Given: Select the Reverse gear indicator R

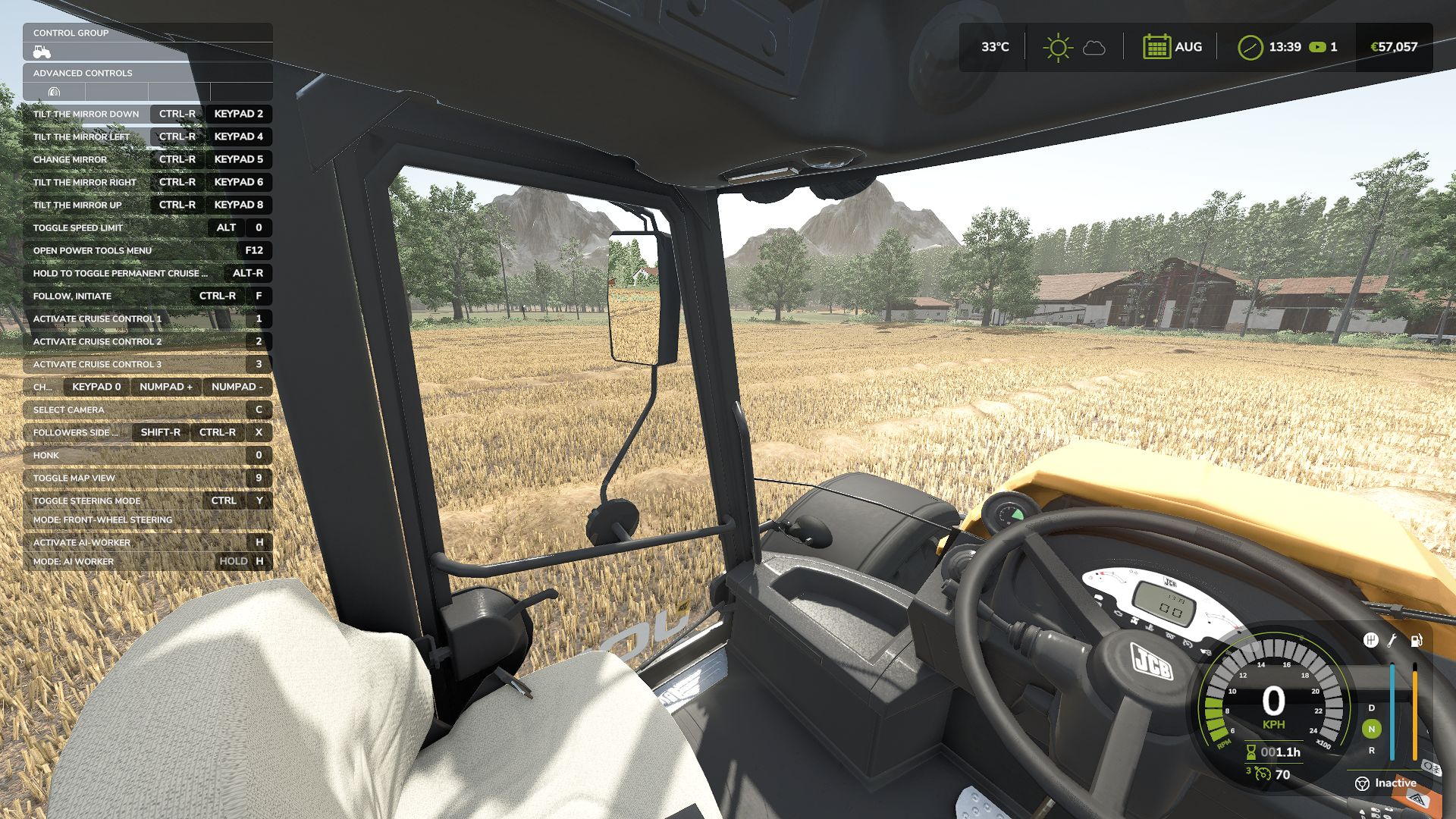Looking at the screenshot, I should 1371,750.
